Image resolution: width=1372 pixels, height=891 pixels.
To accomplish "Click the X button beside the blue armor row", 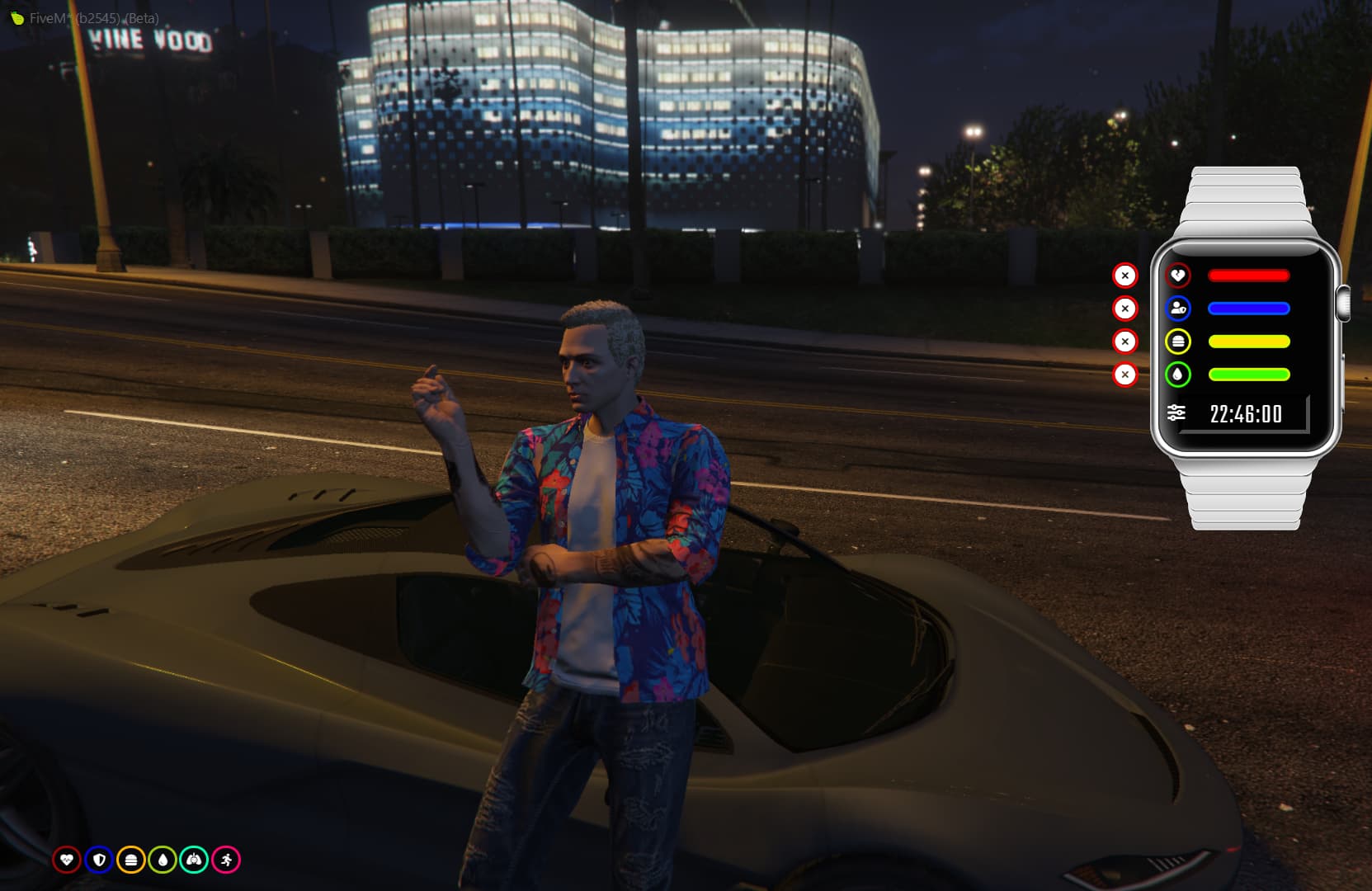I will [x=1124, y=309].
